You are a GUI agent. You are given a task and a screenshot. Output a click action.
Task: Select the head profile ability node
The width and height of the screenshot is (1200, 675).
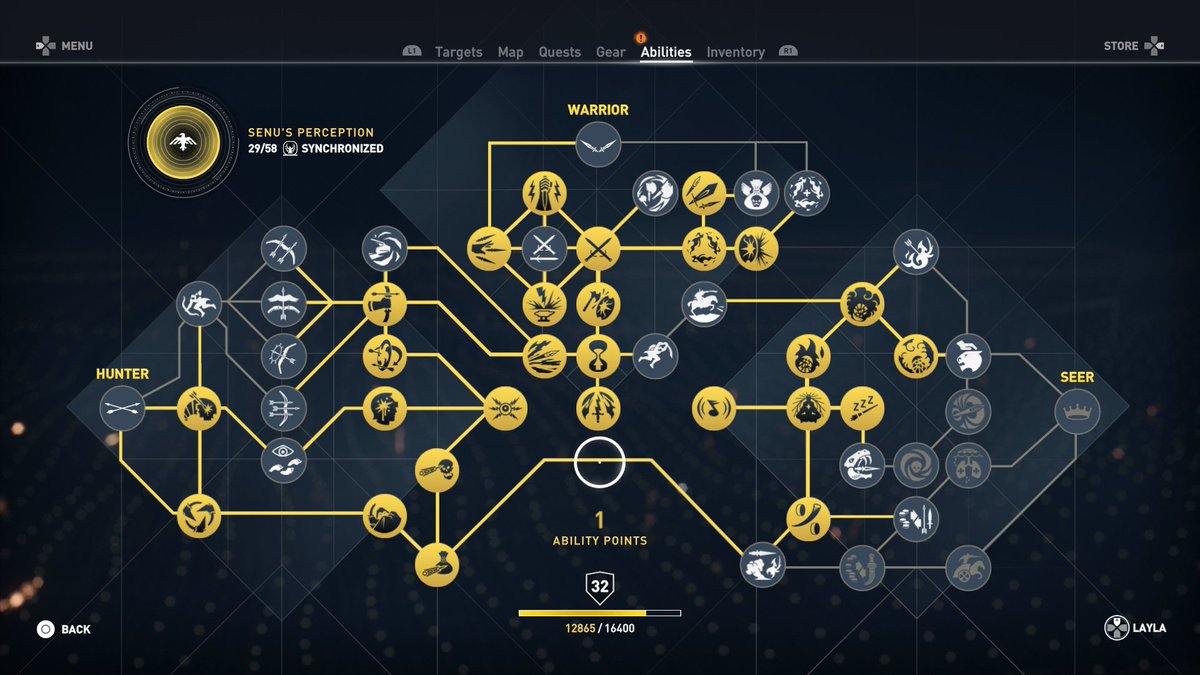pyautogui.click(x=384, y=408)
